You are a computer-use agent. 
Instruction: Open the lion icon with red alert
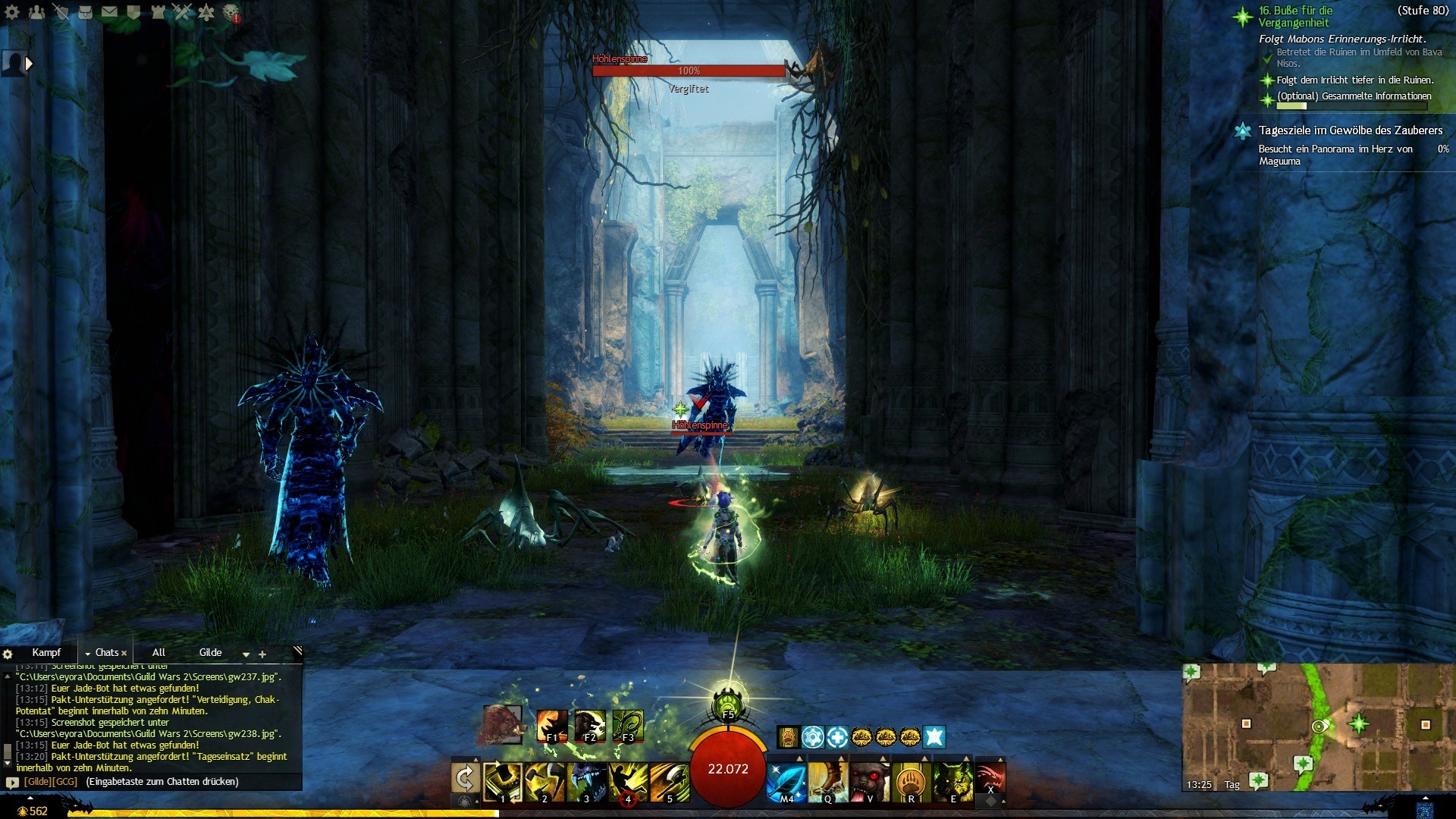pyautogui.click(x=231, y=13)
